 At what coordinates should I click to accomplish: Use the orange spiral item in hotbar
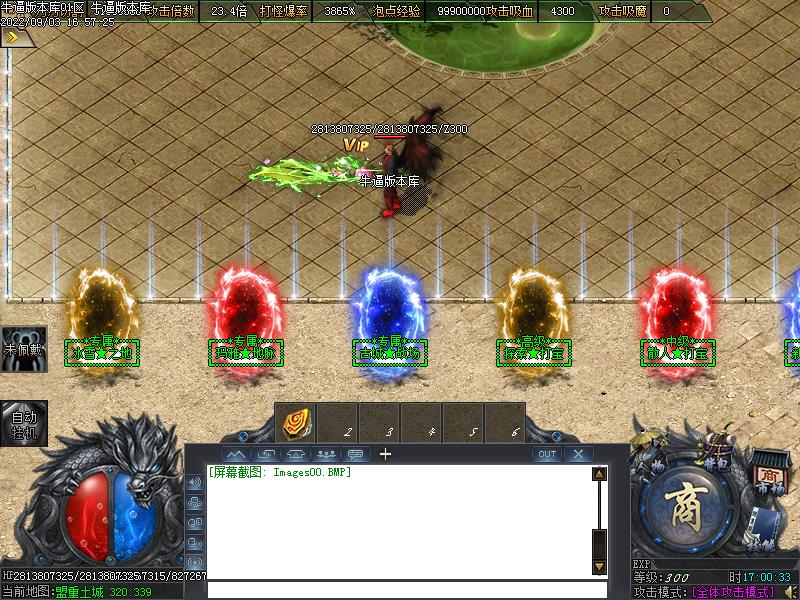296,422
